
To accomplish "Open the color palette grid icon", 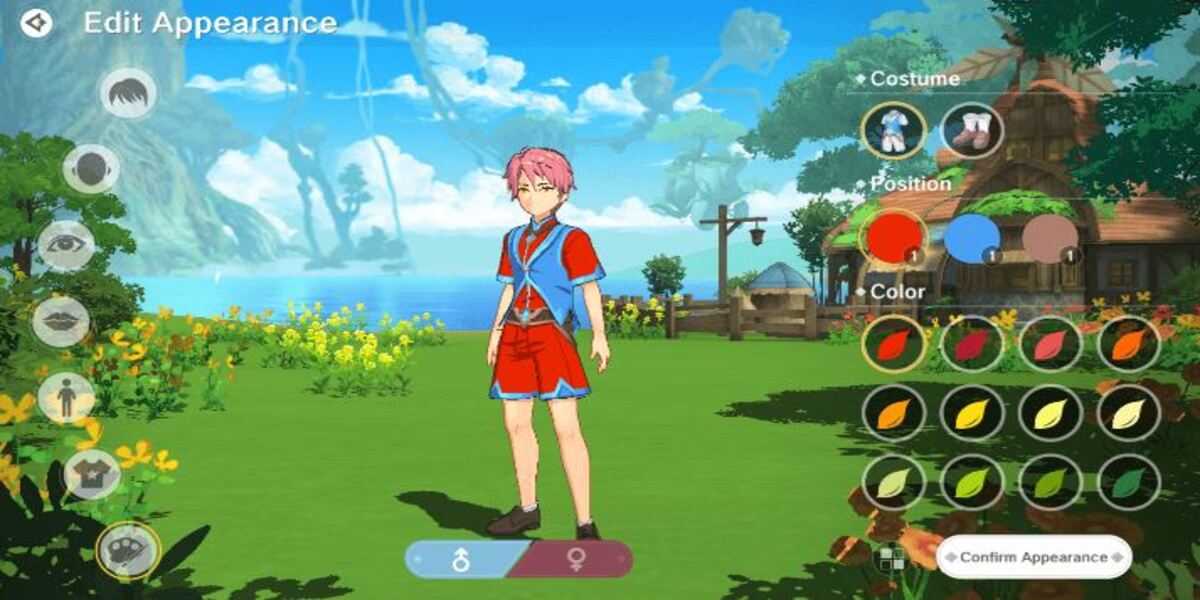I will click(x=888, y=559).
